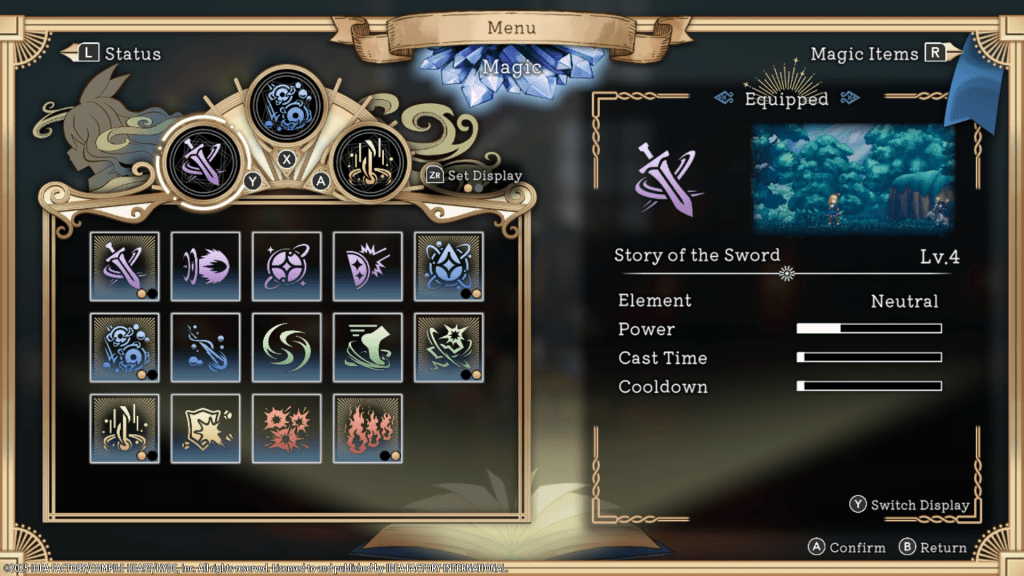Select the purple sword spell tile

[124, 266]
